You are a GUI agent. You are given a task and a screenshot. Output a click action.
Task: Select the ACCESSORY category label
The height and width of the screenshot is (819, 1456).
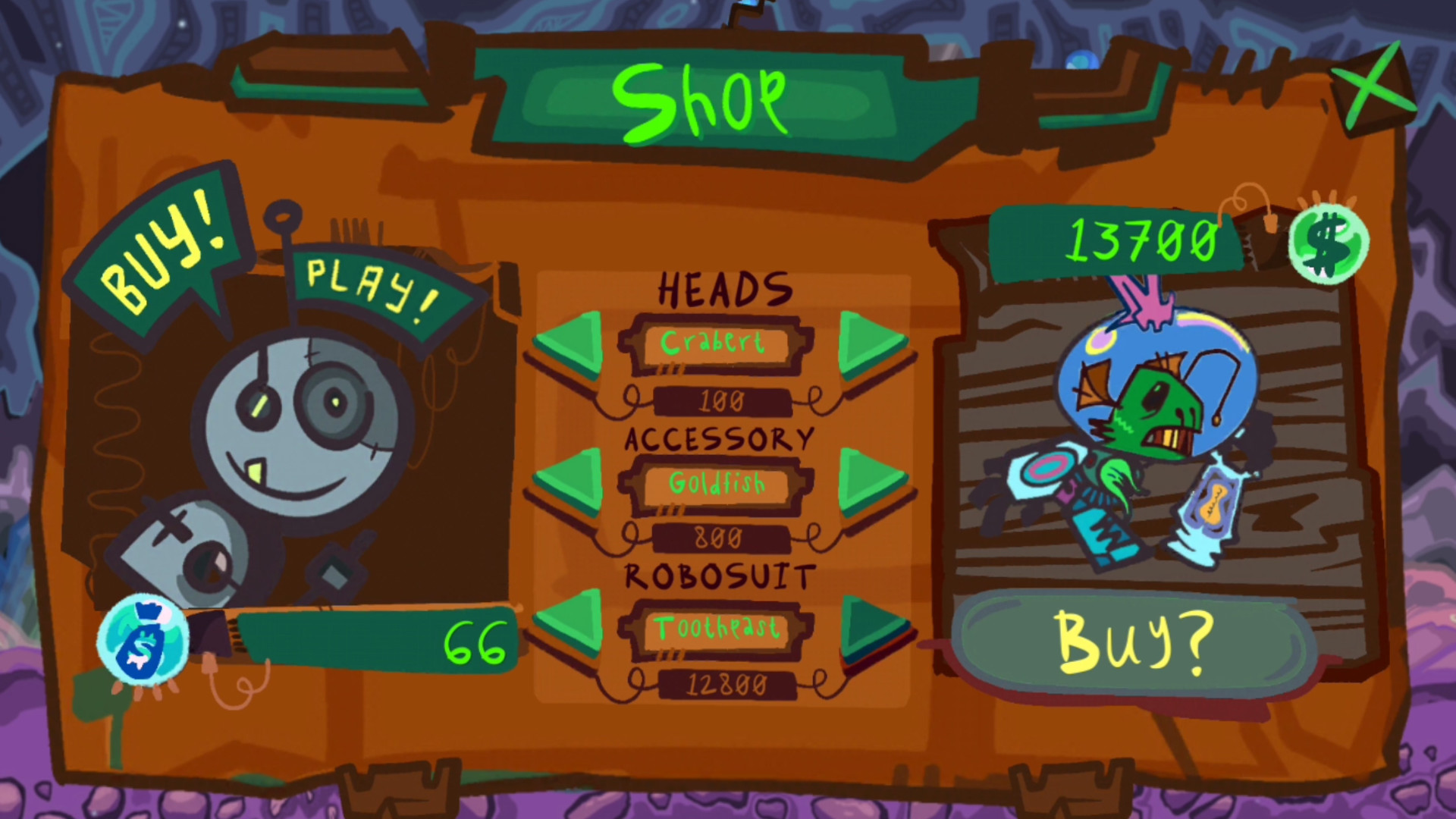pos(720,438)
